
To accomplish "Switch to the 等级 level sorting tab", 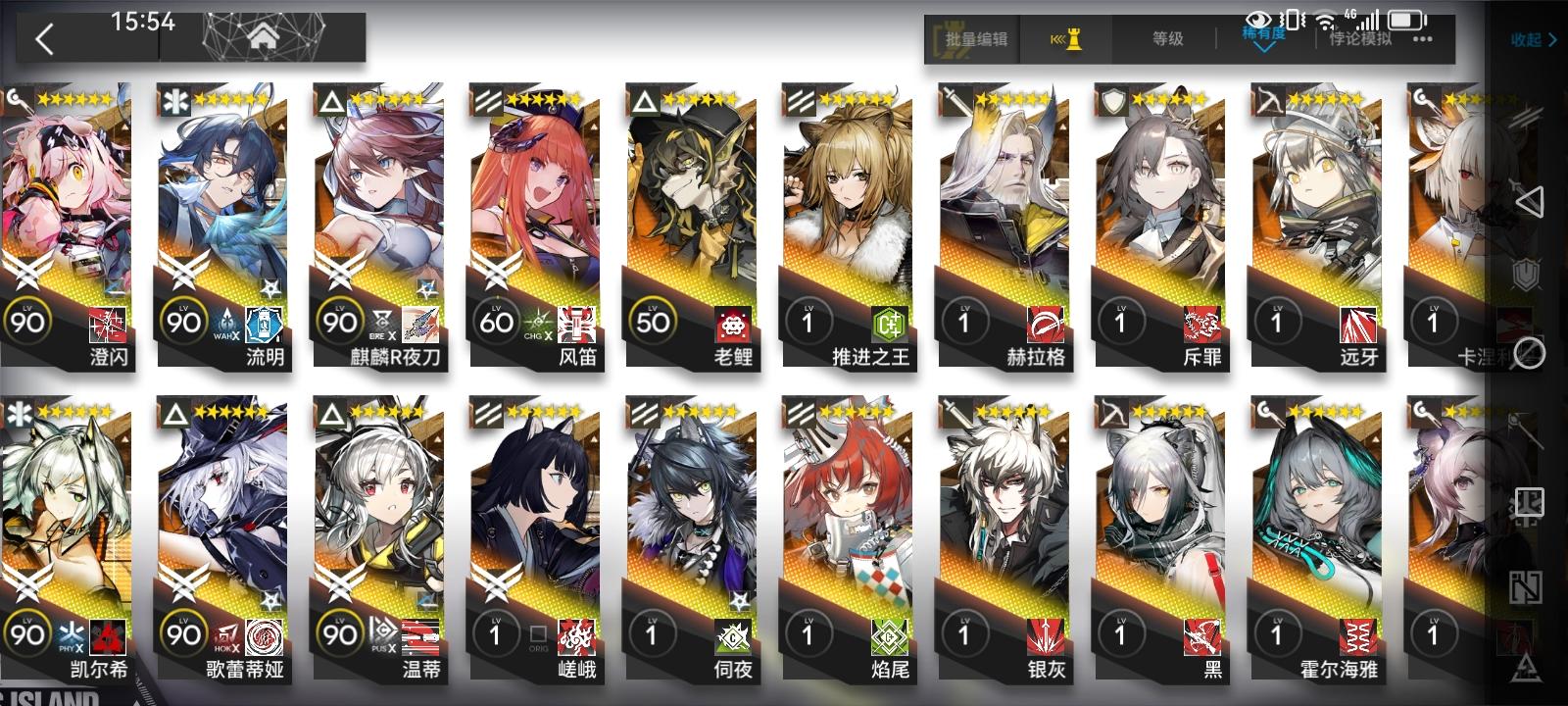I will [x=1166, y=39].
